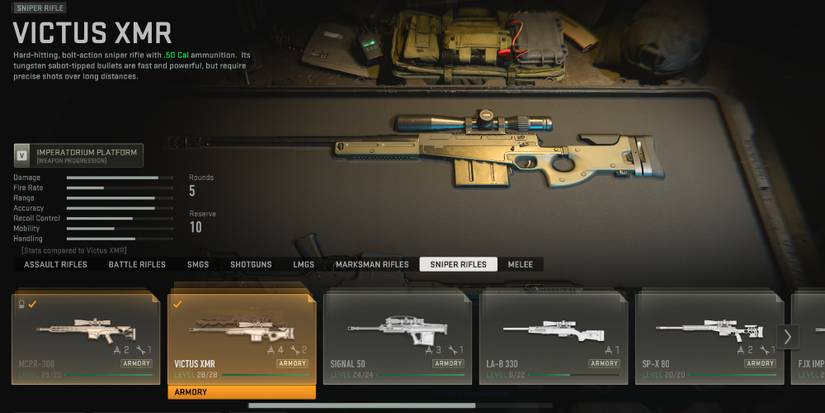Open the Marksman Rifles tab
The image size is (825, 413).
[x=372, y=264]
